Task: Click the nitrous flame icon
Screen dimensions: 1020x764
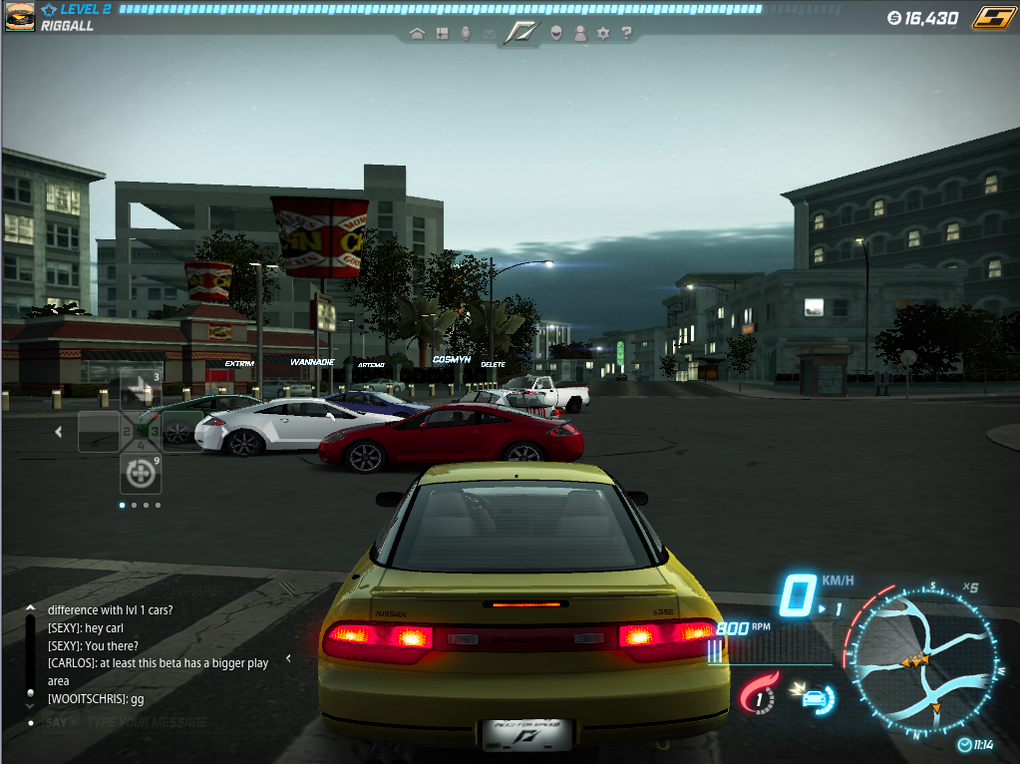Action: (759, 693)
